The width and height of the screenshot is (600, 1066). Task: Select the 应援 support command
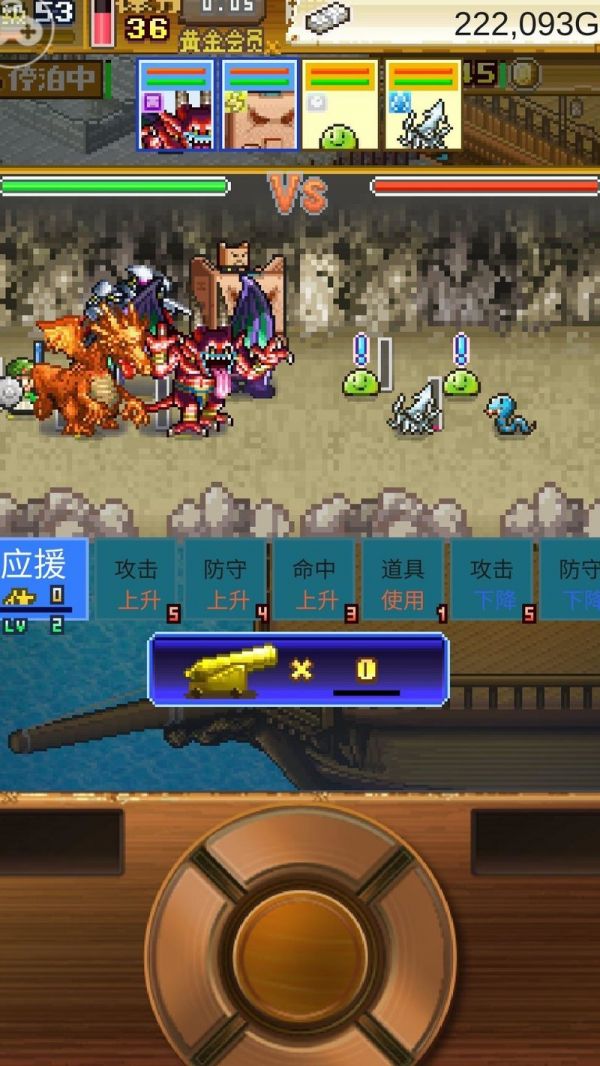43,580
